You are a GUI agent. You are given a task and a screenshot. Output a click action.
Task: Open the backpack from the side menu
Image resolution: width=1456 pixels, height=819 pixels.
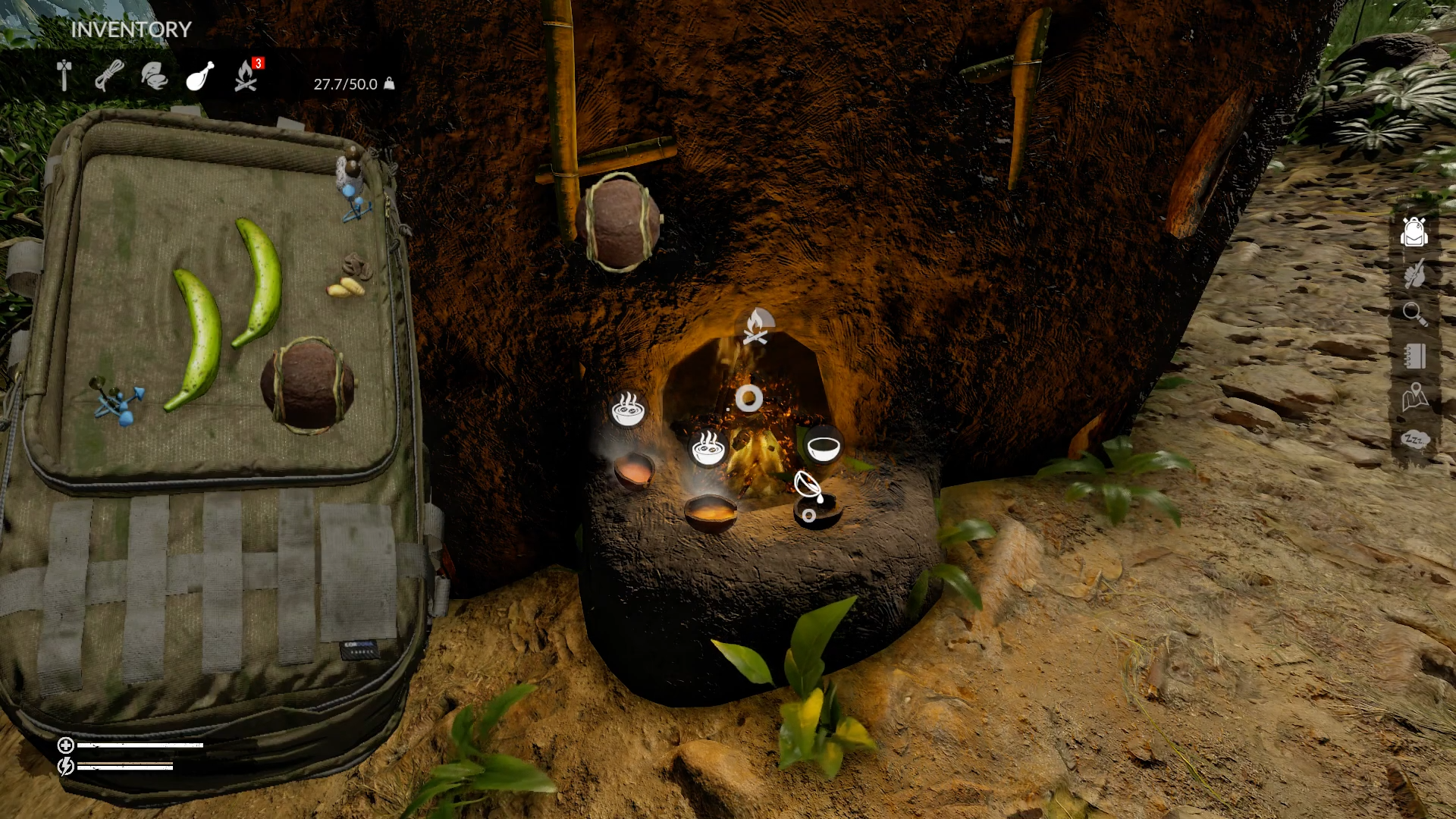1414,232
